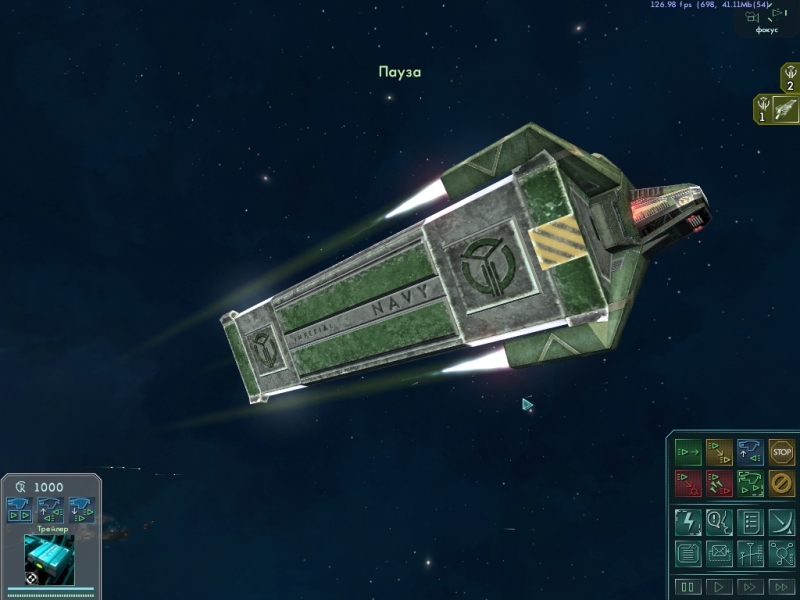This screenshot has width=800, height=600.
Task: Show the objectives checklist panel
Action: pyautogui.click(x=750, y=521)
